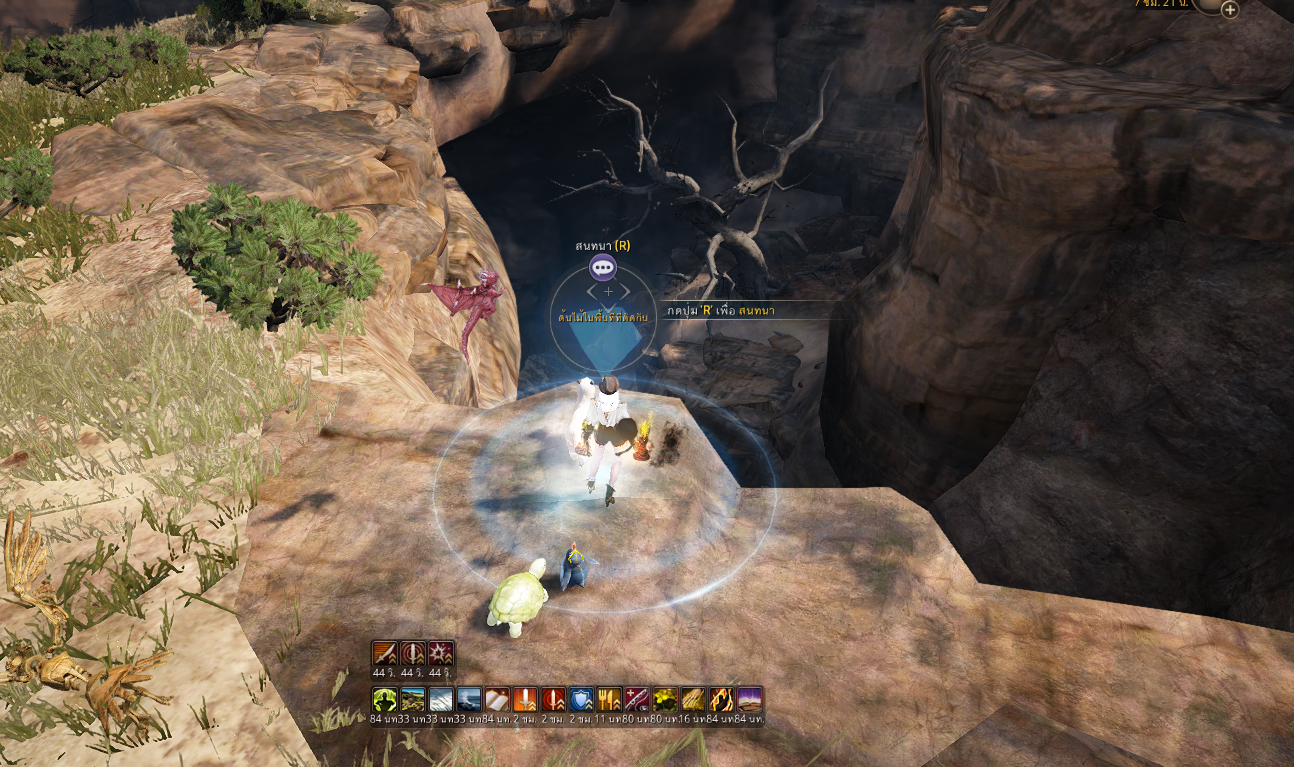
Task: Select the sword attack buff icon with 44-second timer
Action: pyautogui.click(x=385, y=653)
